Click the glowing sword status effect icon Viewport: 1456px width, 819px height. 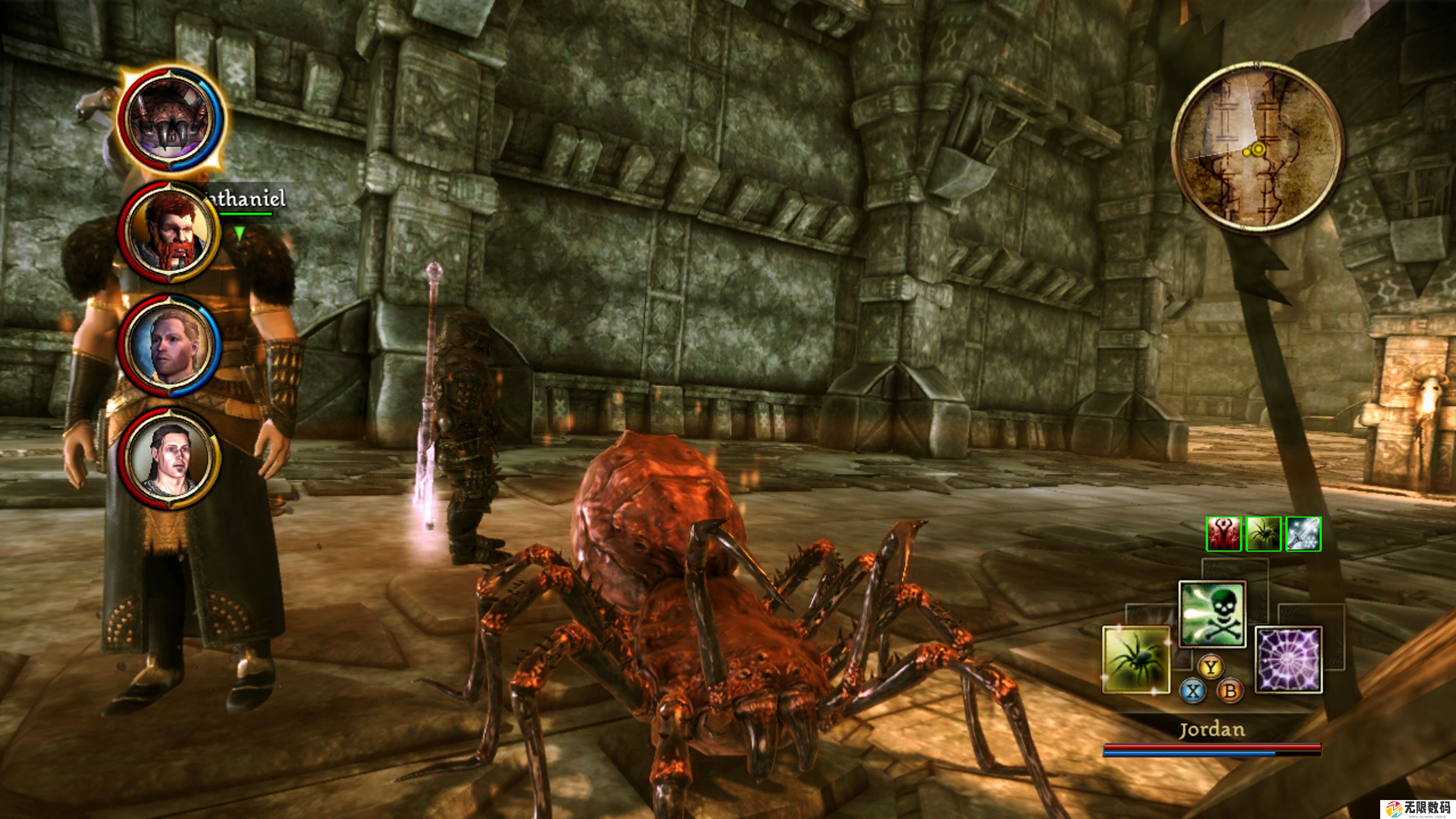1304,533
